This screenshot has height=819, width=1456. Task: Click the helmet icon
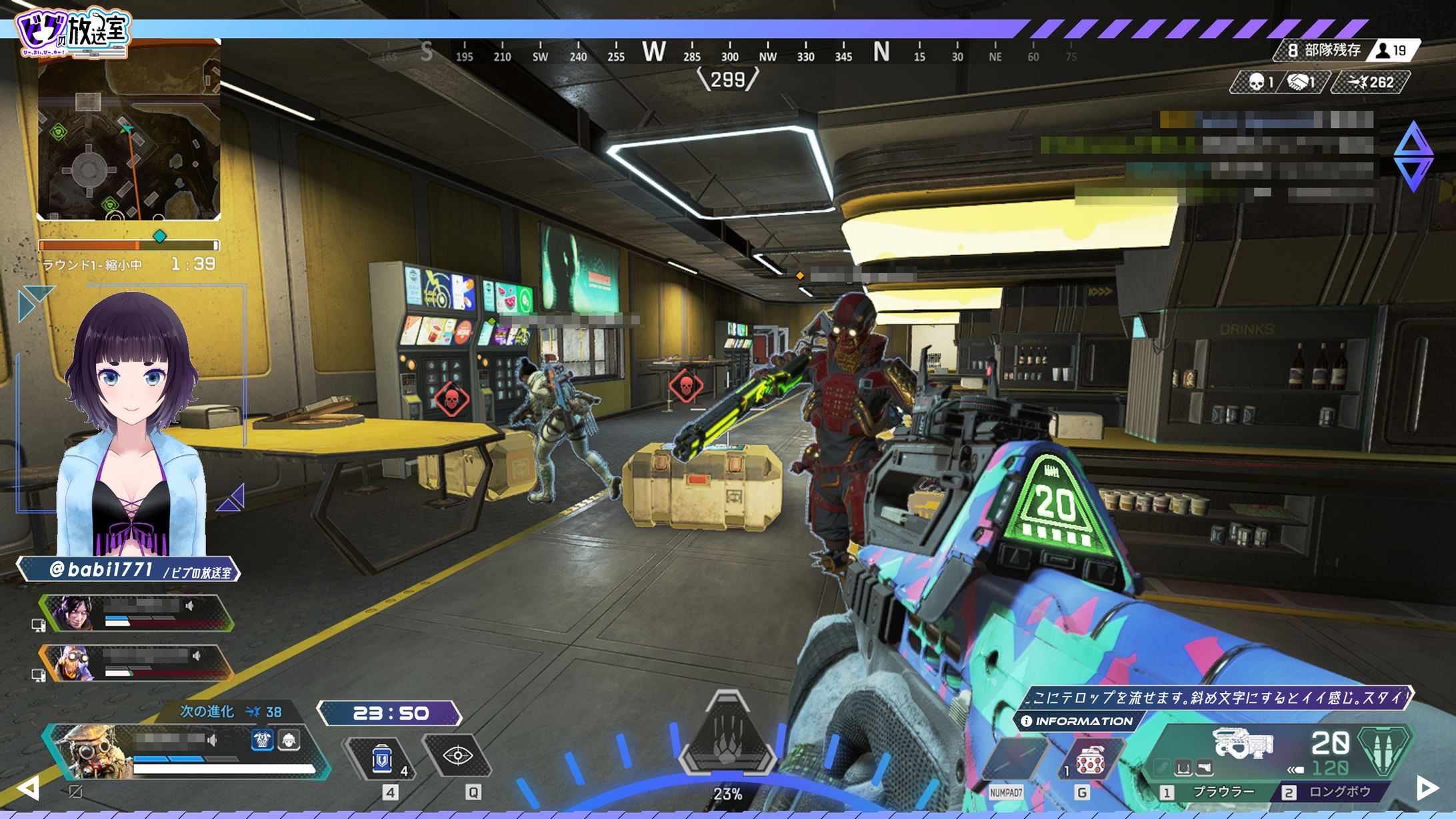(x=289, y=740)
